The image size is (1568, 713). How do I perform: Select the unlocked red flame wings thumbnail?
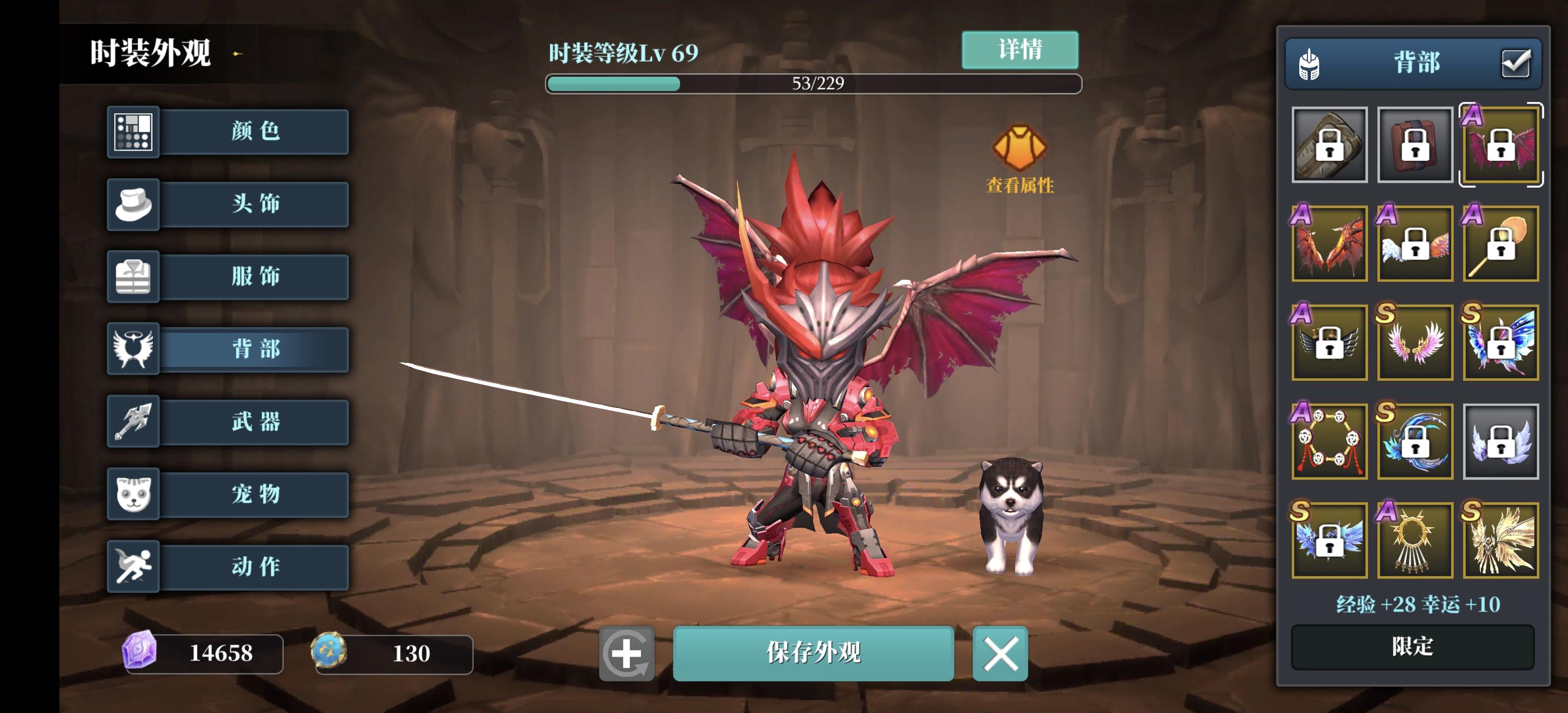pos(1329,244)
